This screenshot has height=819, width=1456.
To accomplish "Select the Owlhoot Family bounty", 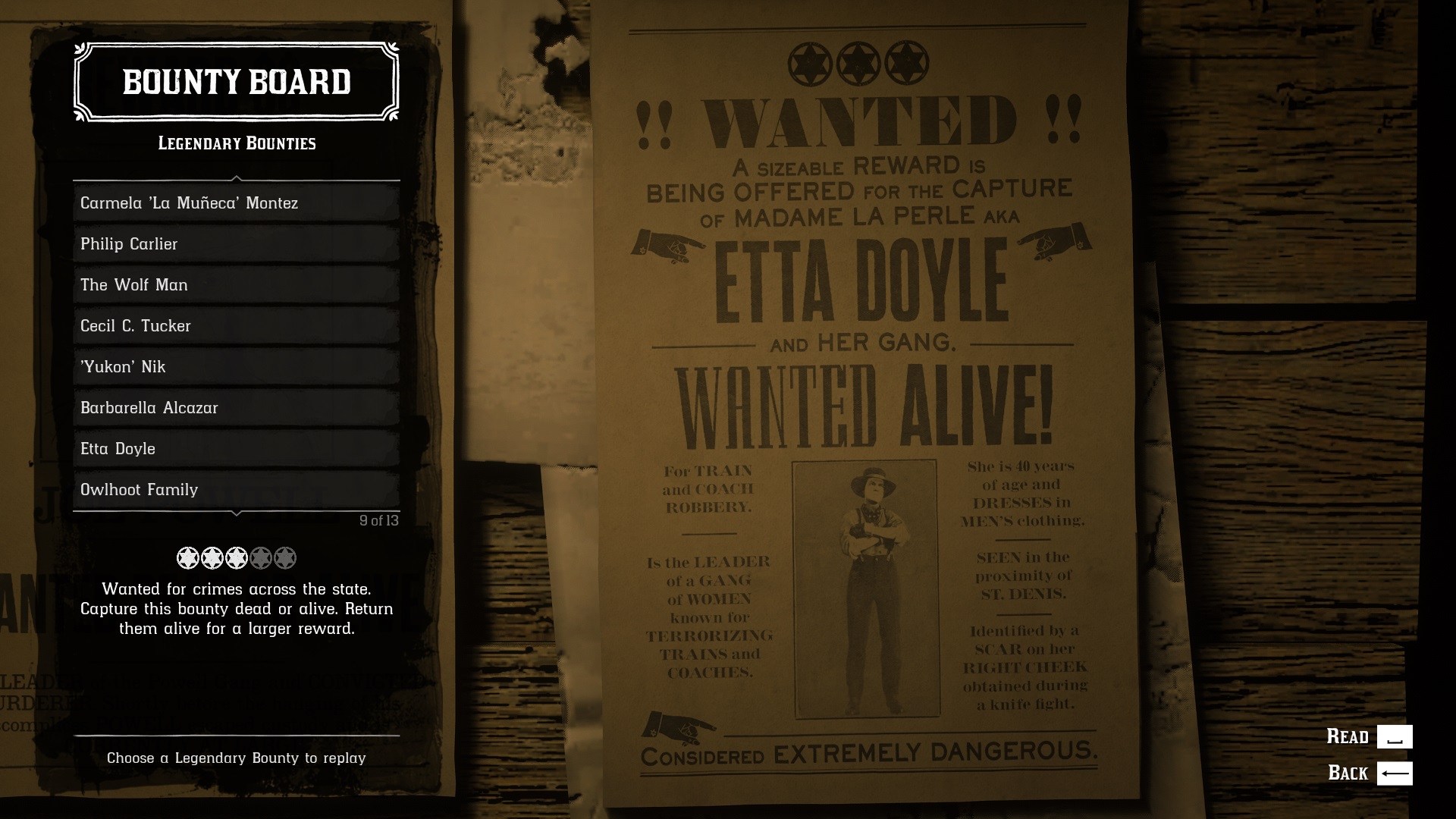I will coord(235,490).
